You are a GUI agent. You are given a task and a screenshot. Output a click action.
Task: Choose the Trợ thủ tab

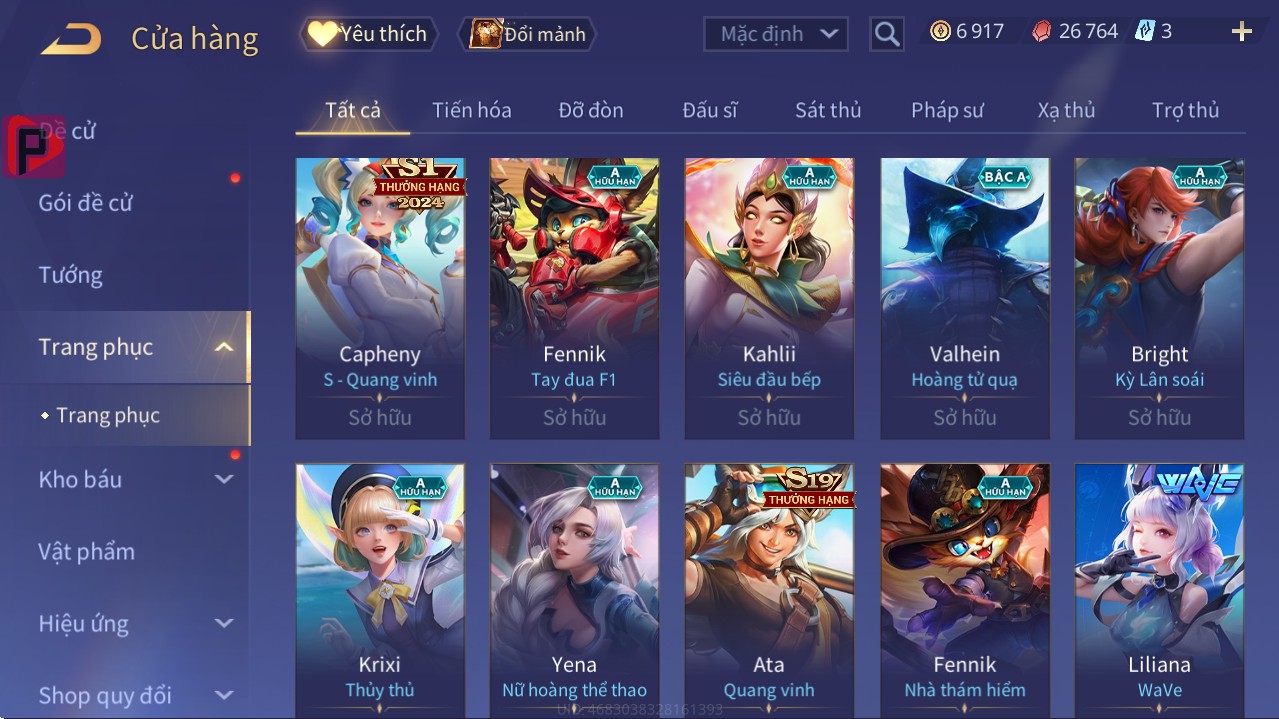click(1185, 110)
